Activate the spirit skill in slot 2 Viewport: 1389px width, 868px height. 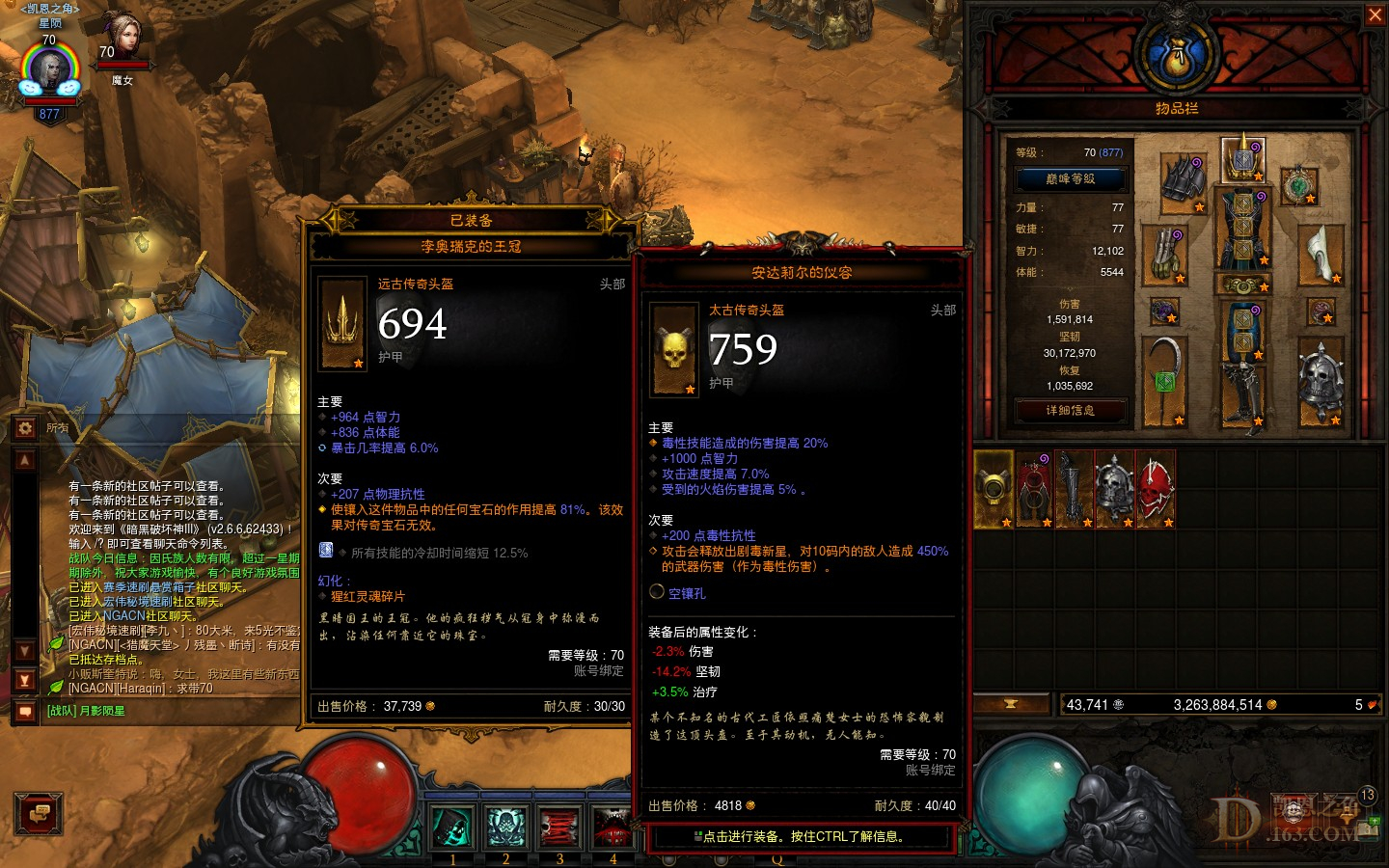point(504,827)
